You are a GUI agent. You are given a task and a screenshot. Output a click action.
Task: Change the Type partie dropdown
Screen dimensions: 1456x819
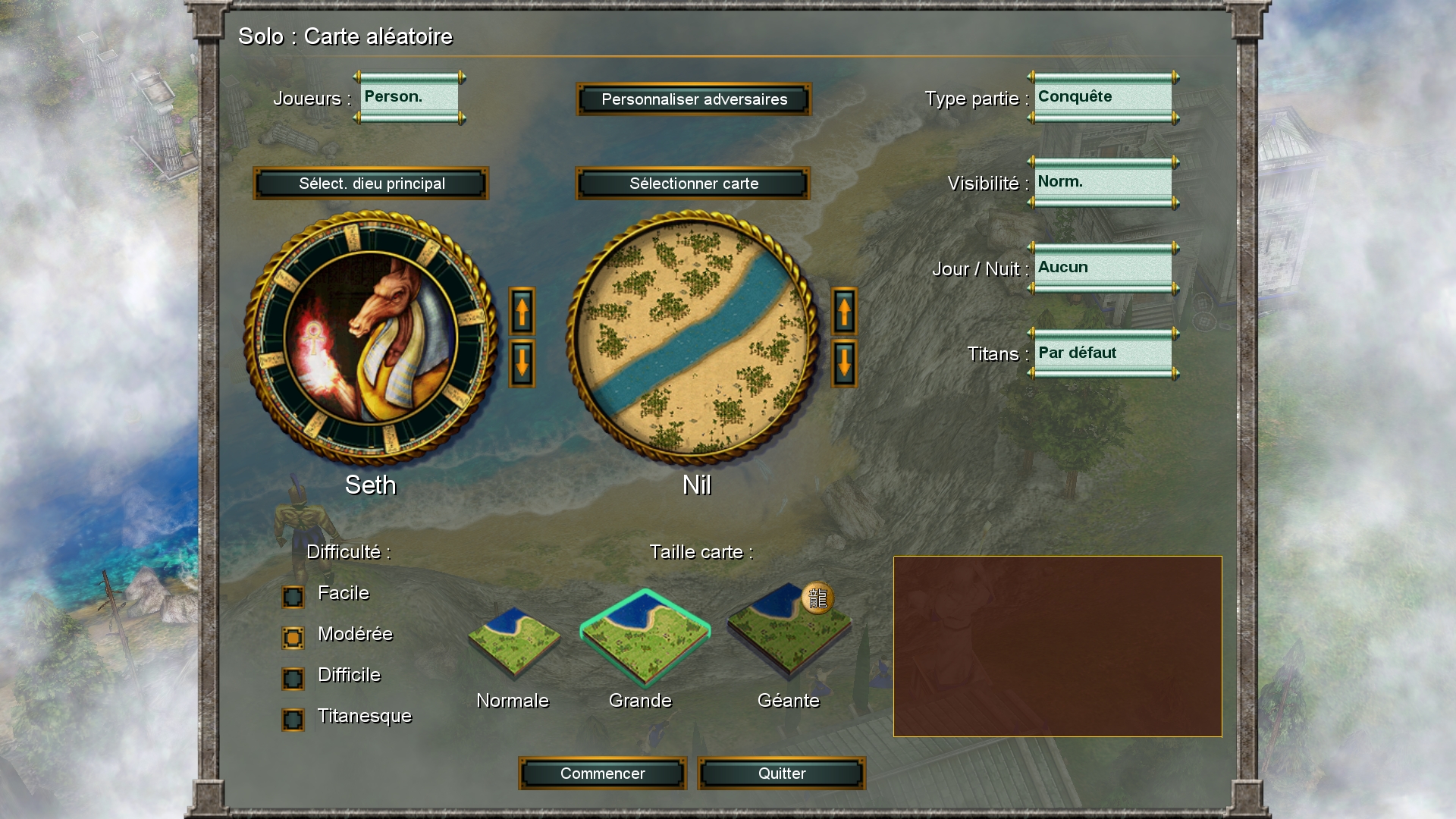(1103, 98)
